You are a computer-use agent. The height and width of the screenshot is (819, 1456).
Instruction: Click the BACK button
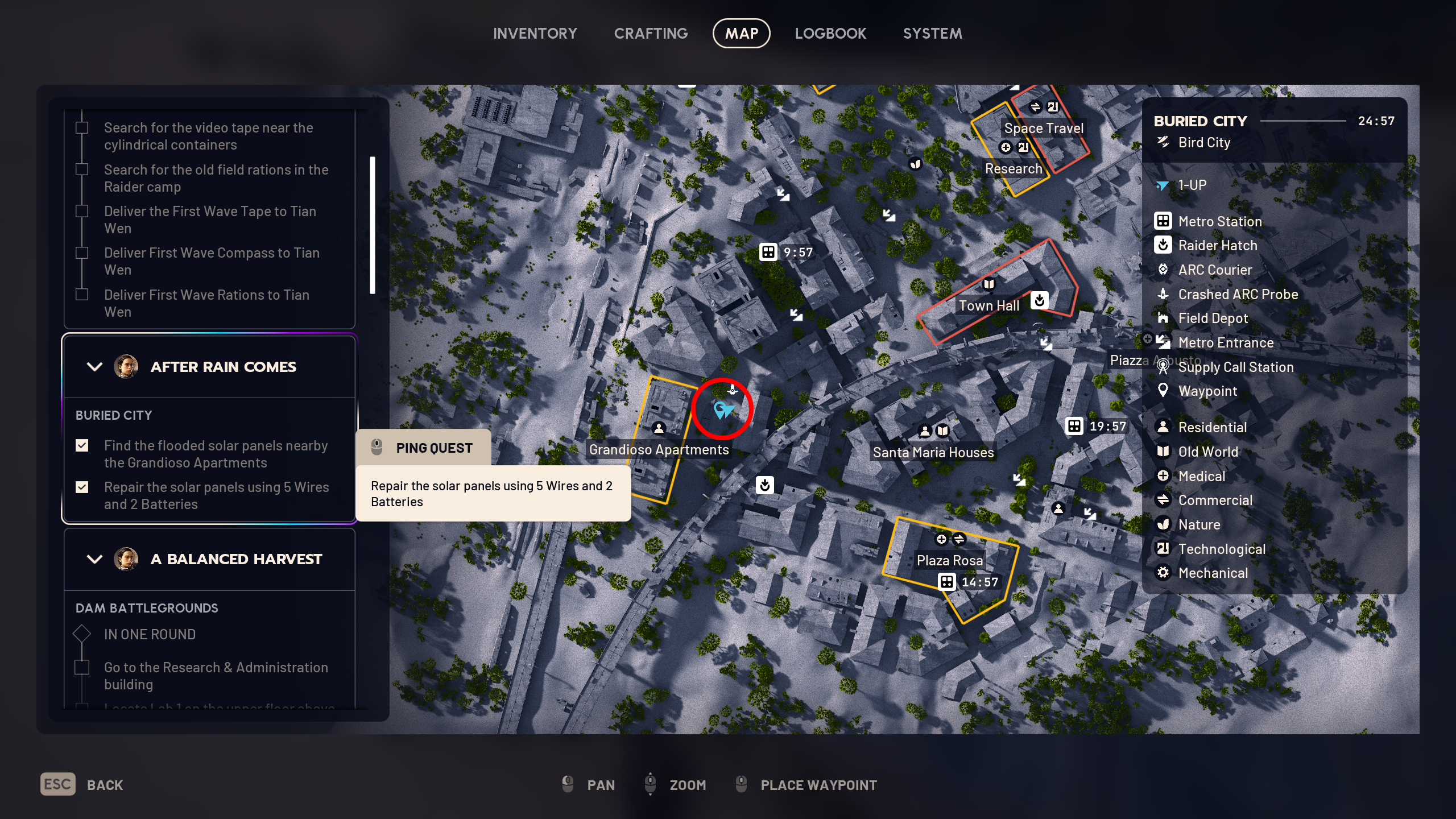(81, 784)
